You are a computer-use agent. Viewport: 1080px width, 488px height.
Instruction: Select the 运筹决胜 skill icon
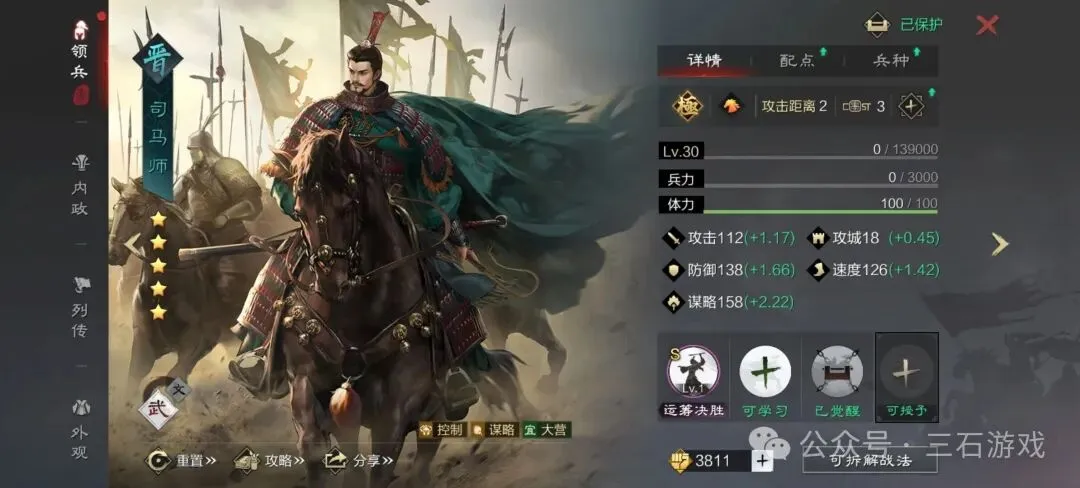[x=693, y=372]
